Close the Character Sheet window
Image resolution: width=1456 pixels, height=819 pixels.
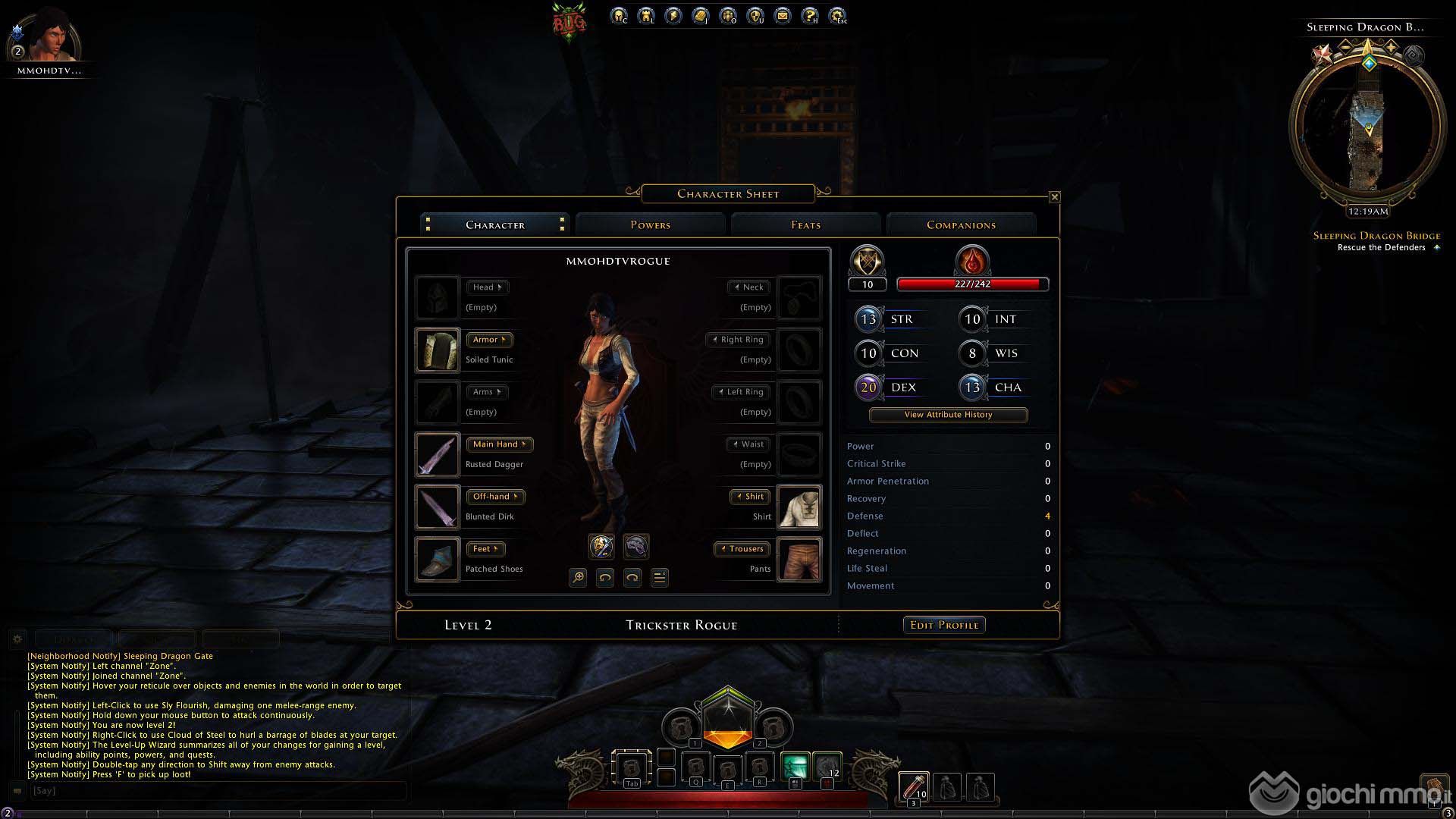tap(1054, 197)
